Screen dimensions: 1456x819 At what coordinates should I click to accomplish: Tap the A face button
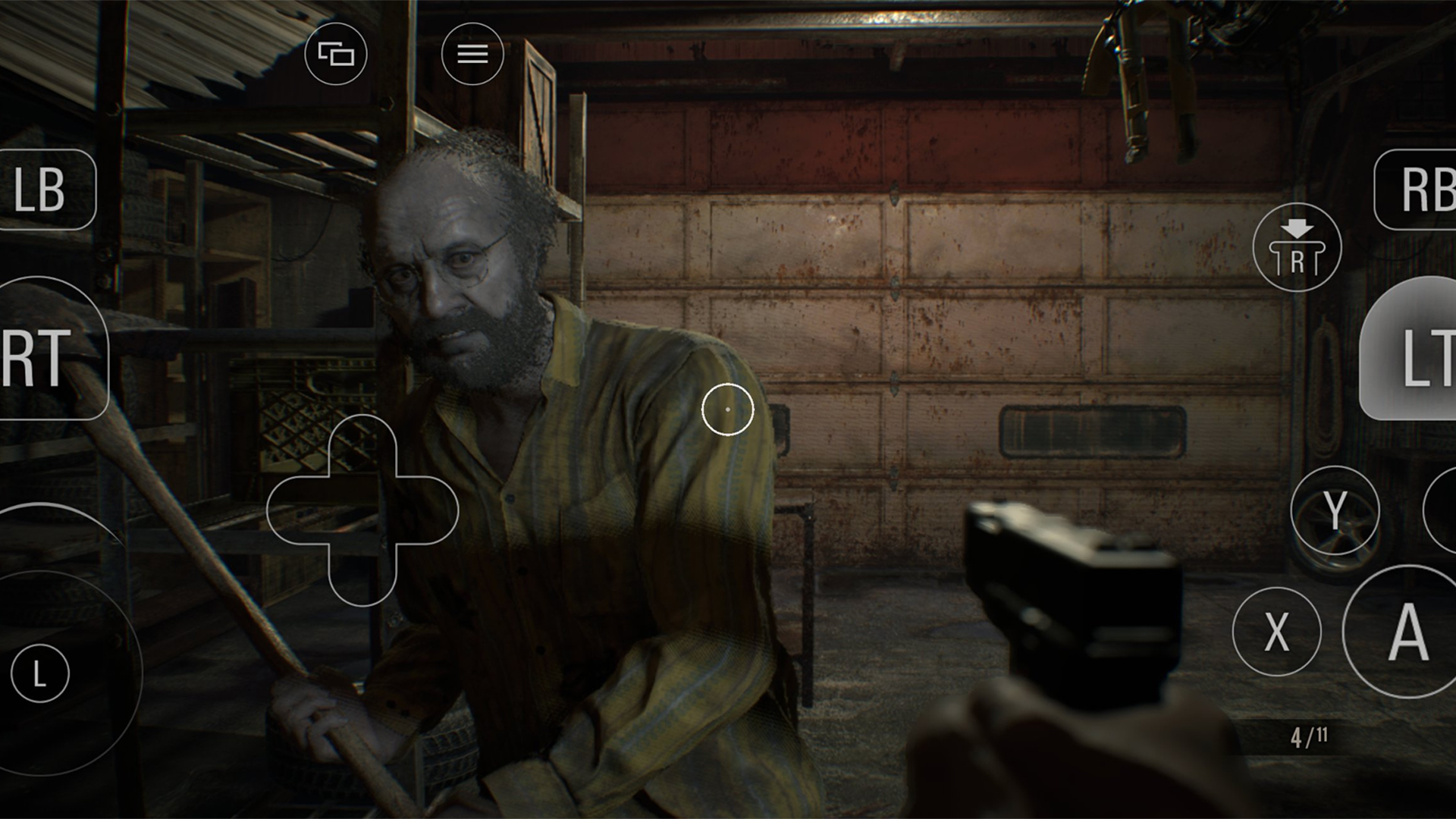point(1404,631)
